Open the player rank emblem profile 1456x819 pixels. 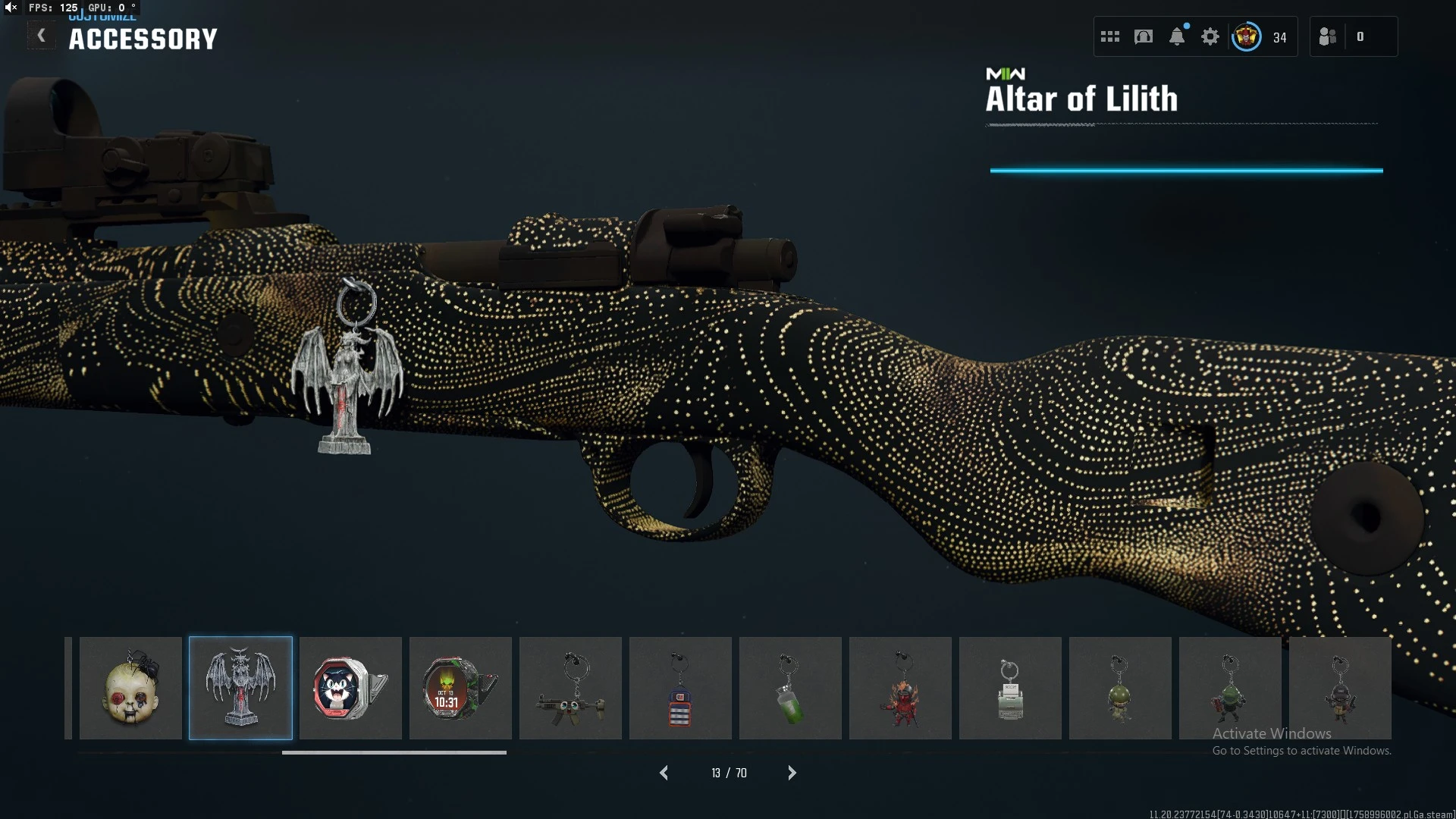pos(1247,36)
